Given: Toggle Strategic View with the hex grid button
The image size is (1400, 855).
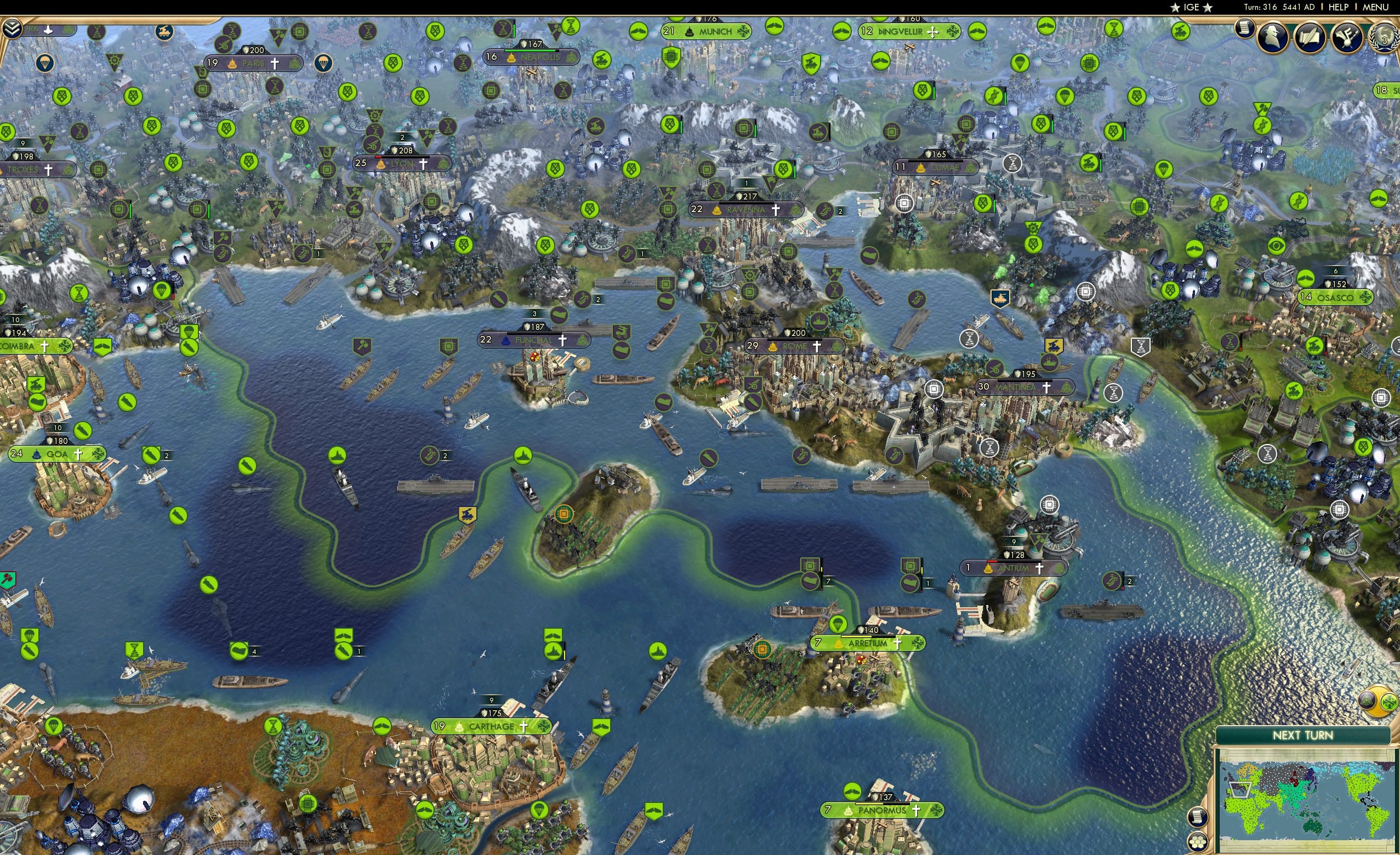Looking at the screenshot, I should point(1198,842).
